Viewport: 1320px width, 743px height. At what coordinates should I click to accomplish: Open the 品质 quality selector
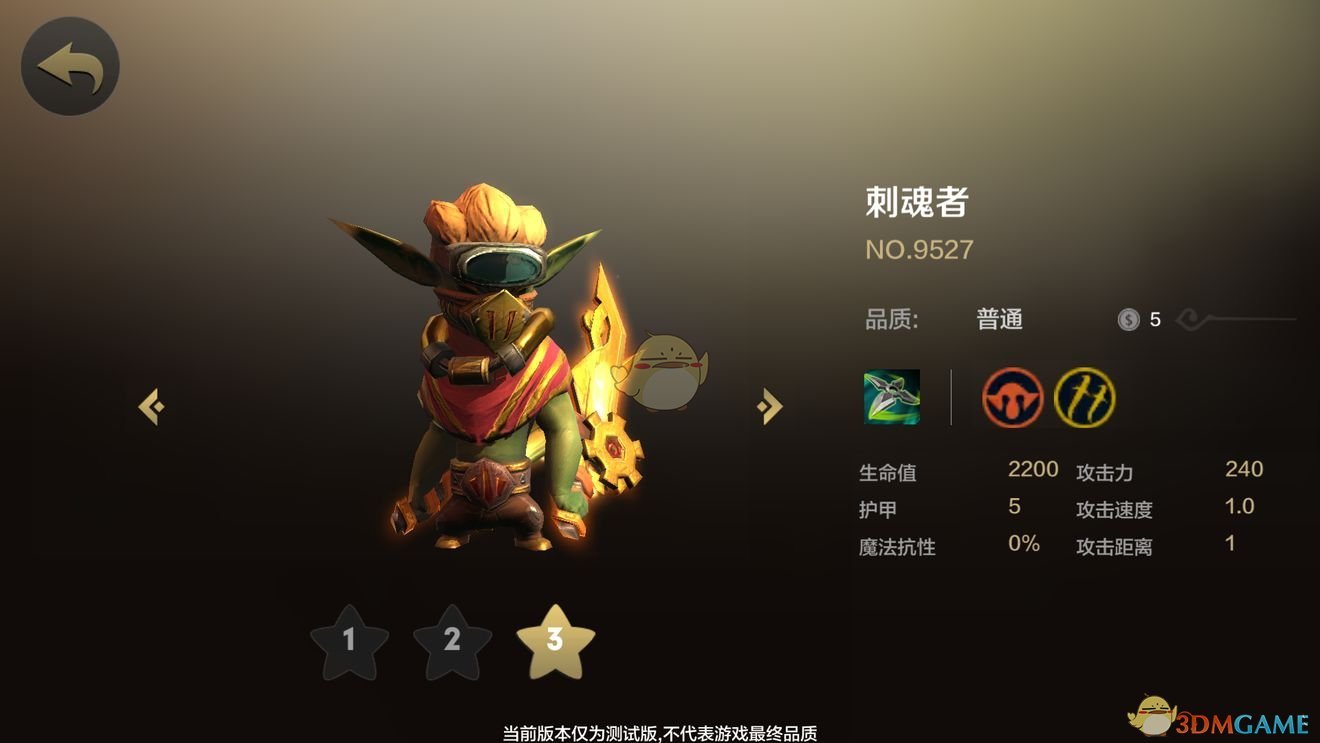coord(891,319)
